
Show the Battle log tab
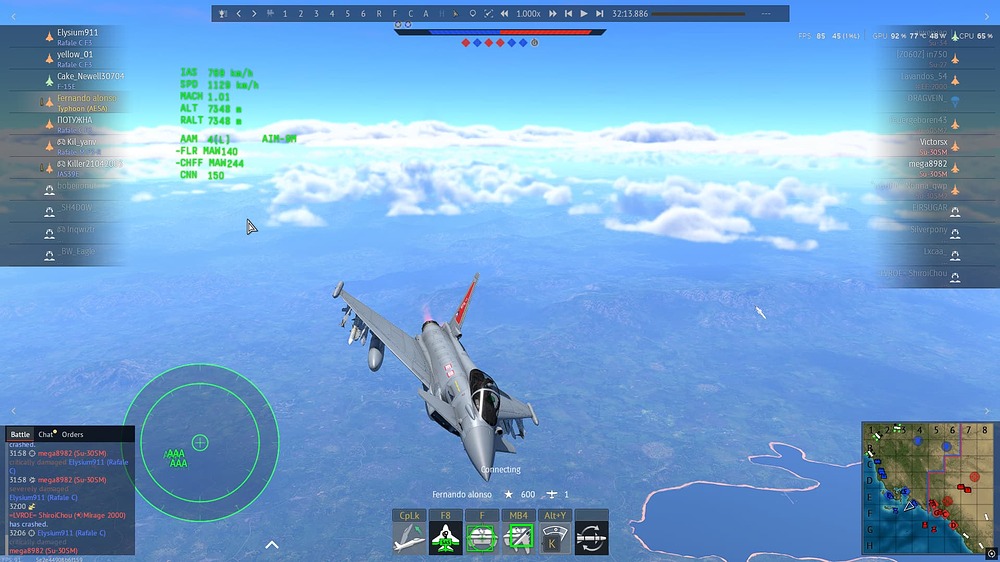(20, 435)
